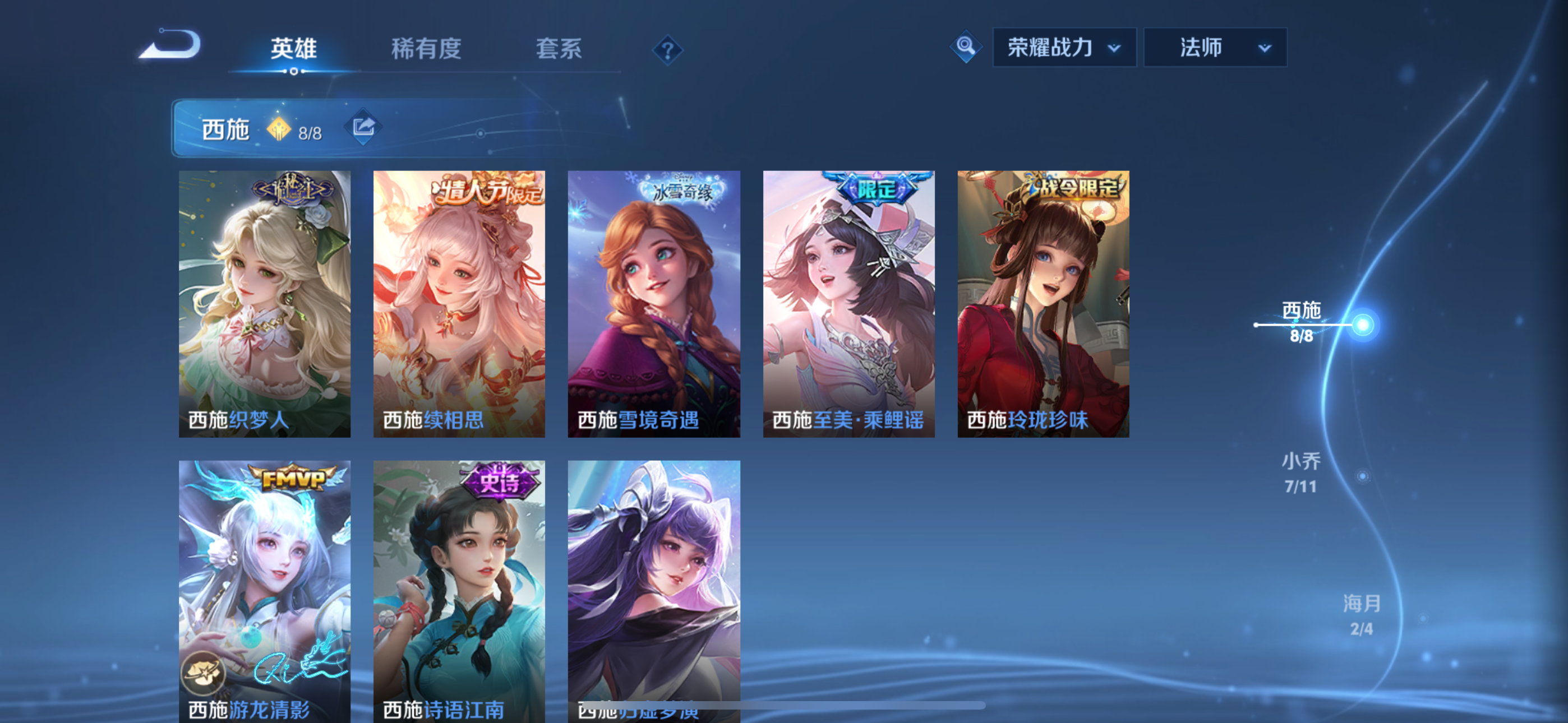1568x723 pixels.
Task: Select the 西施织梦人 skin card
Action: tap(265, 303)
